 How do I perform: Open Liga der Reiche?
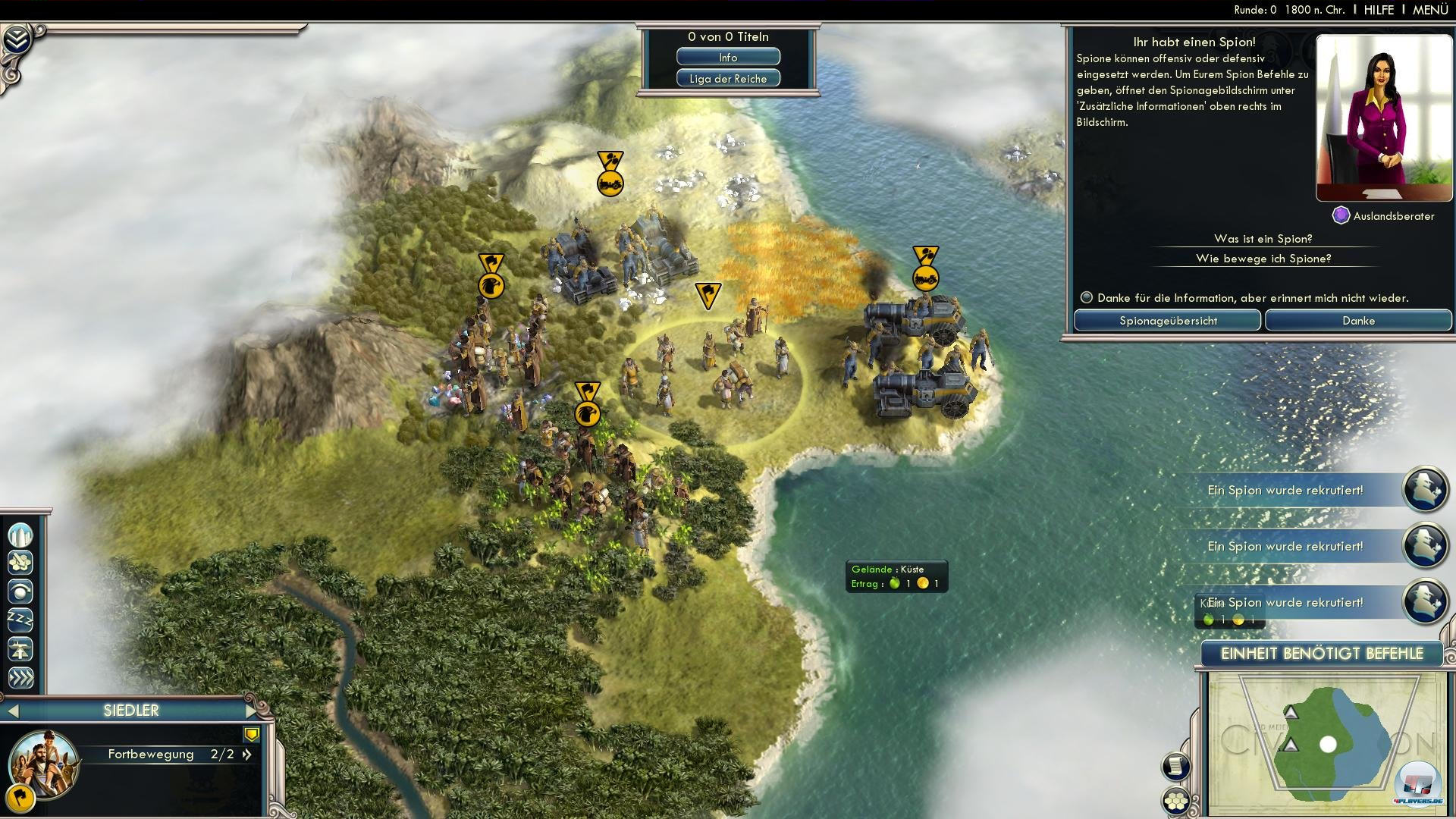click(x=728, y=79)
